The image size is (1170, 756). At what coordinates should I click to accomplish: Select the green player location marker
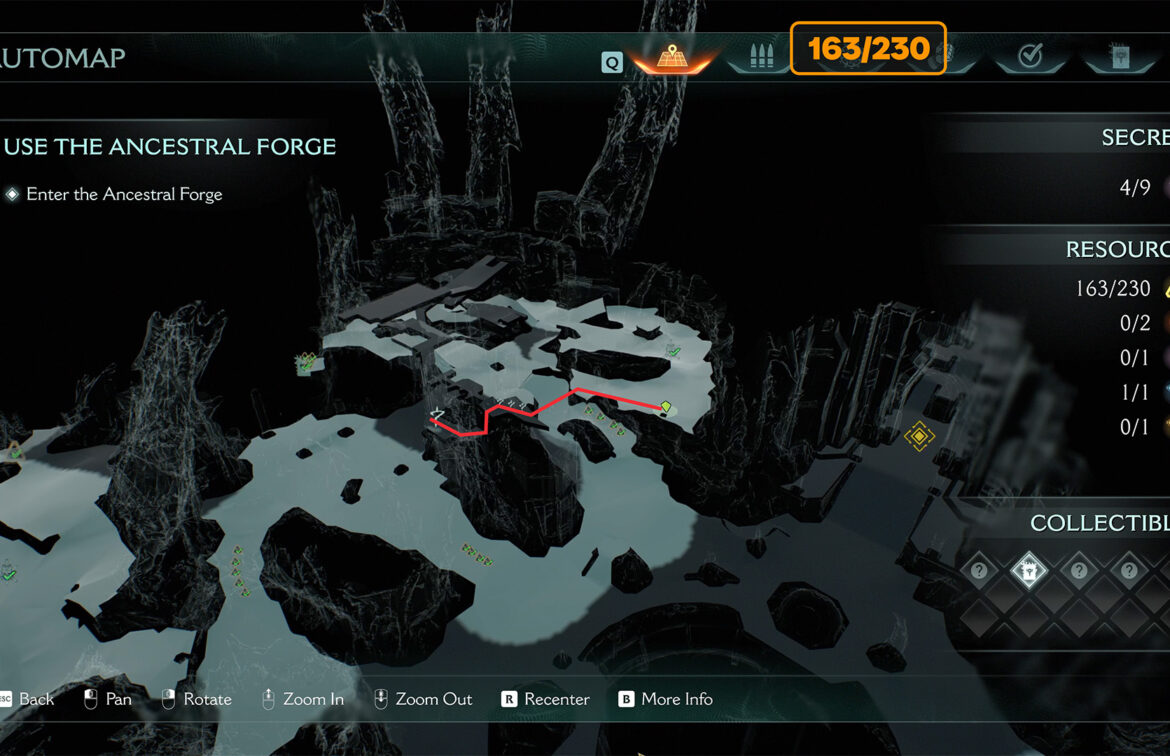coord(666,406)
